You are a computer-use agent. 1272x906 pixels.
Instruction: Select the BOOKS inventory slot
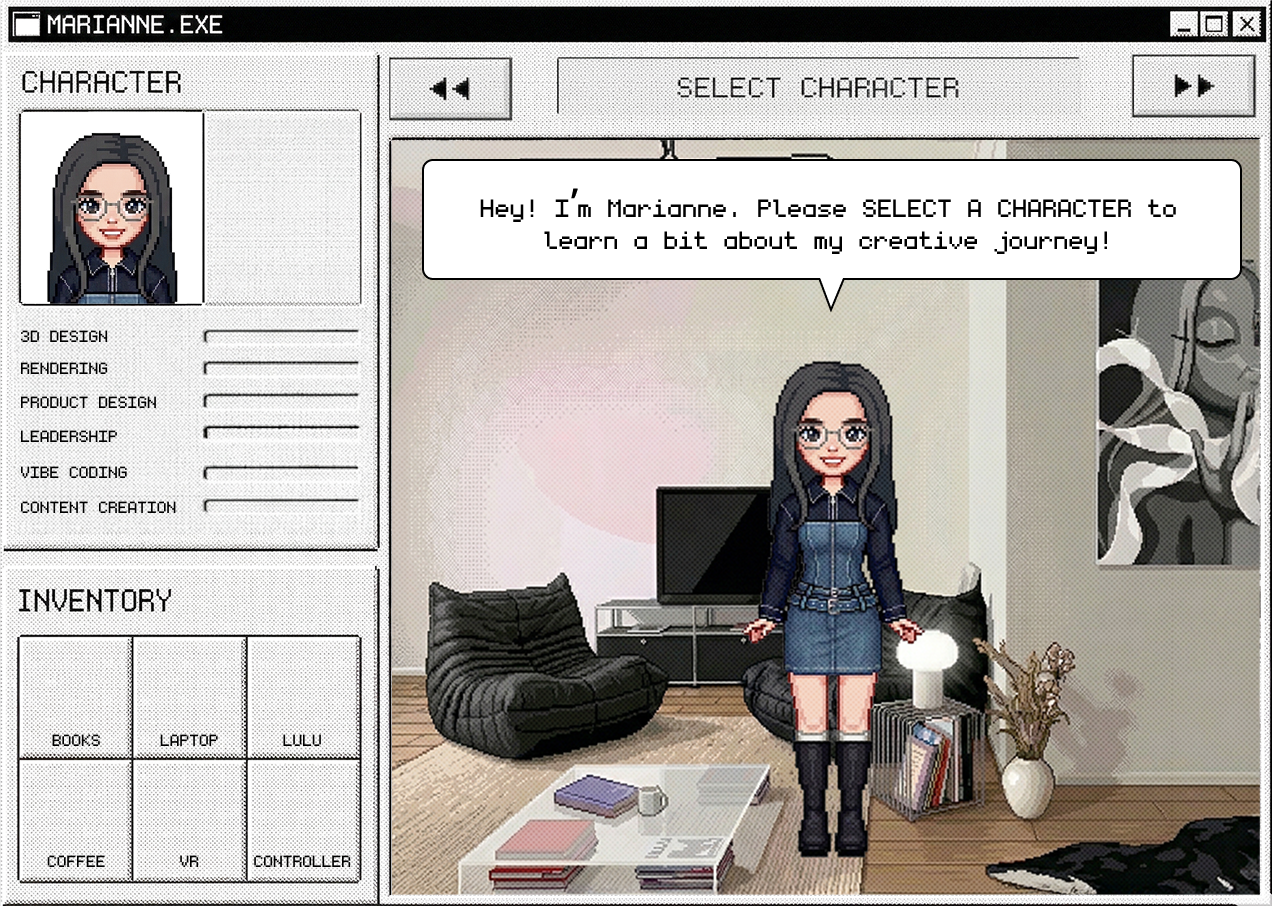(x=76, y=697)
